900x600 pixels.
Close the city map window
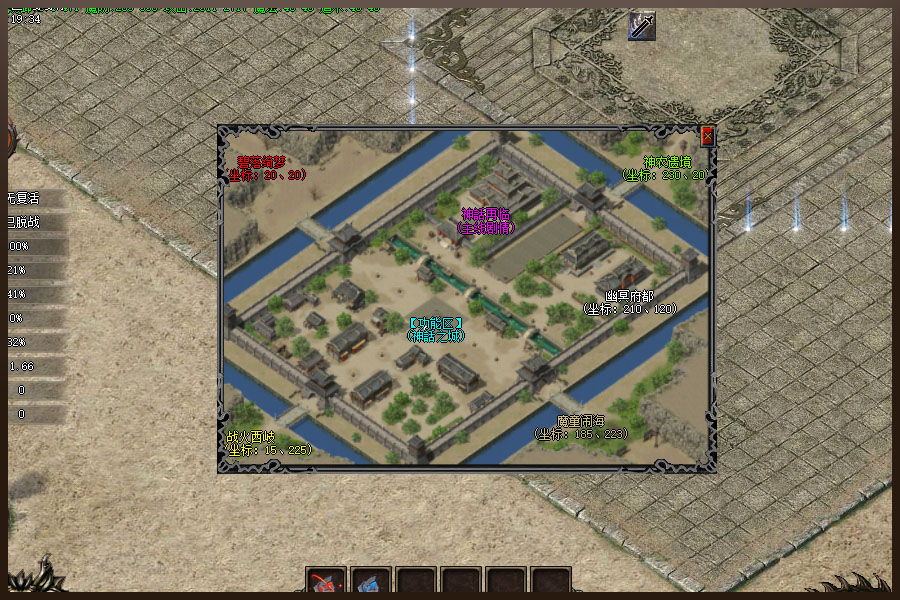pos(708,136)
